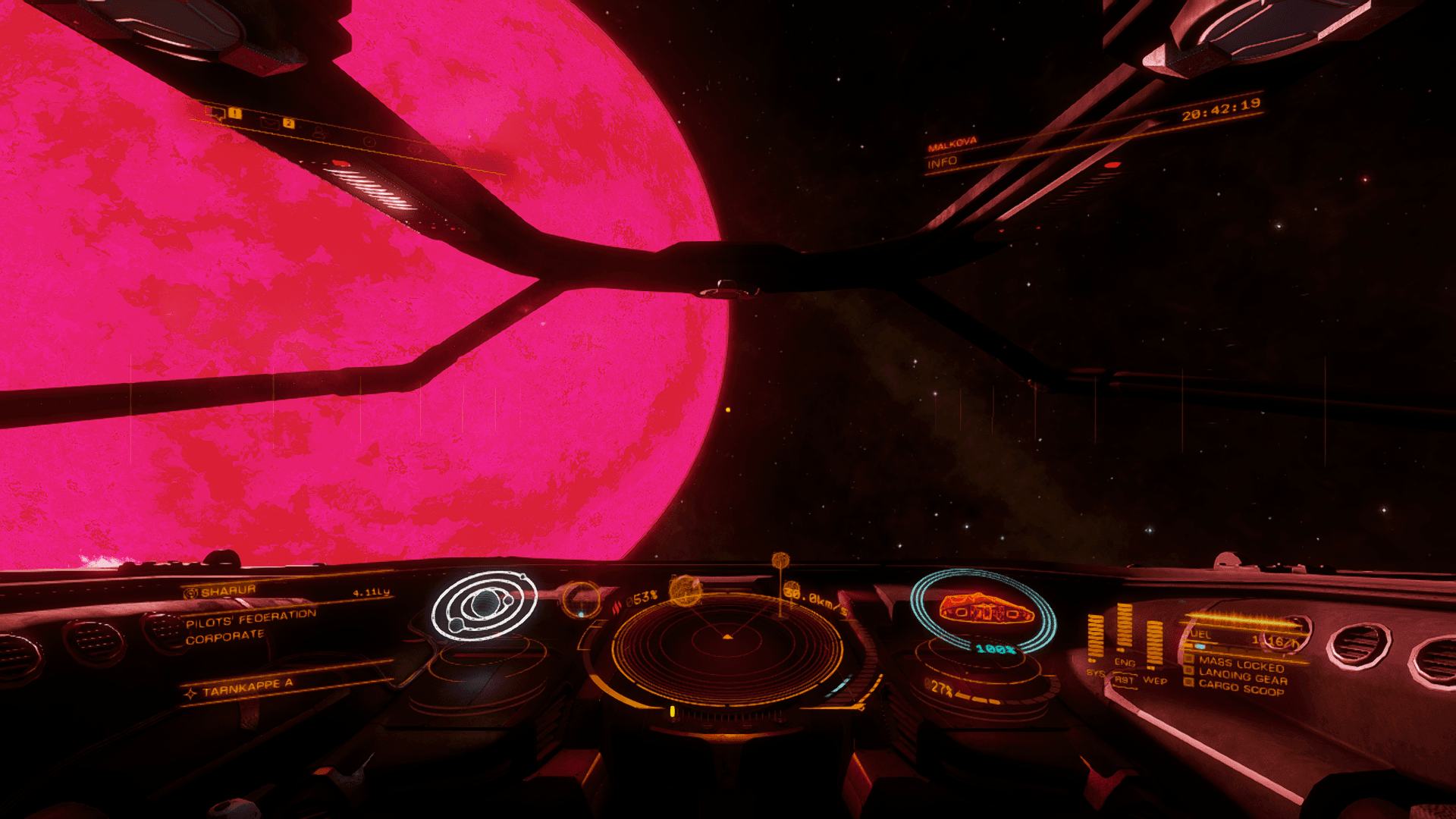Image resolution: width=1456 pixels, height=819 pixels.
Task: Select the target ship hologram
Action: (984, 609)
